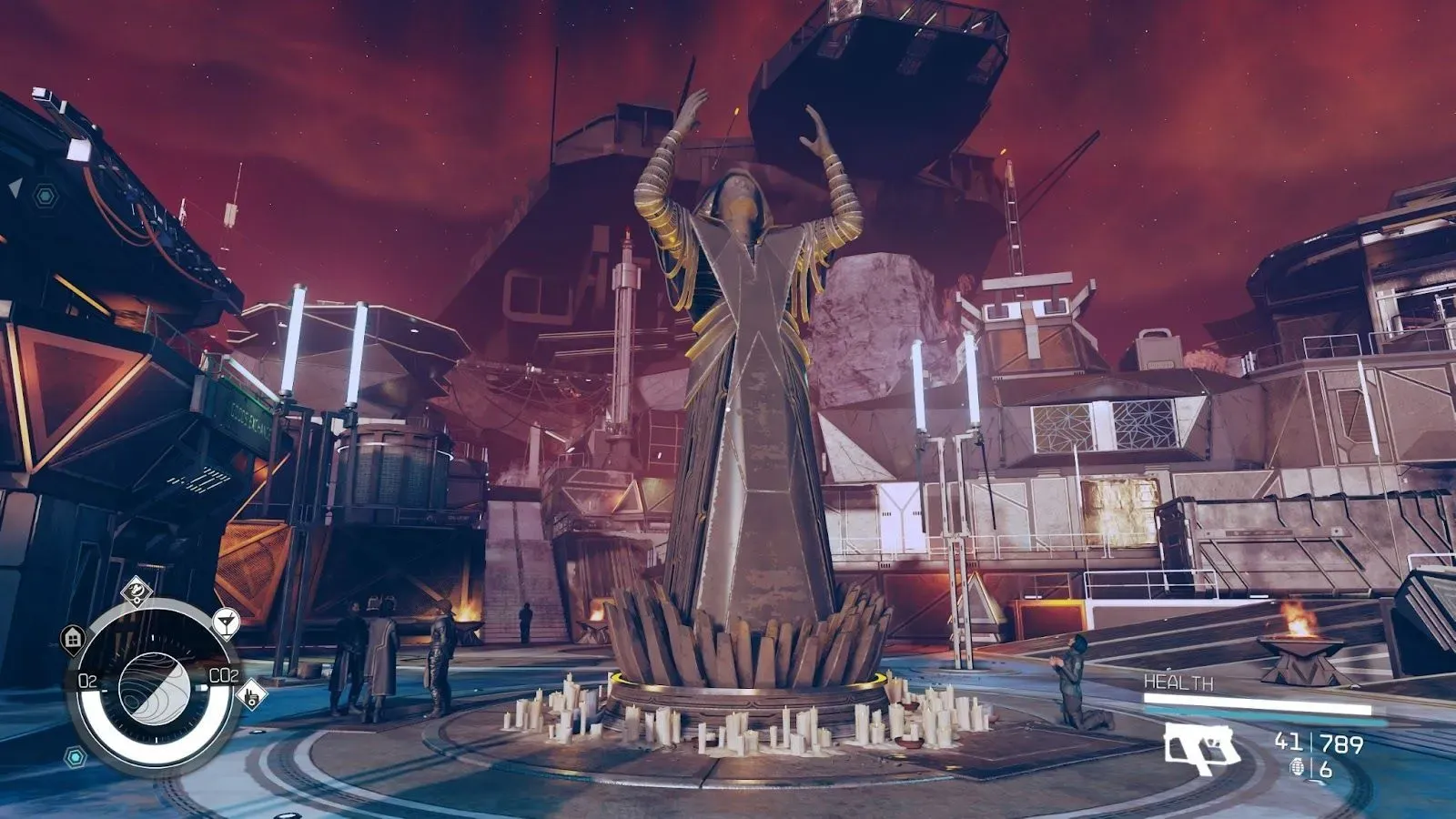The image size is (1456, 819).
Task: Click the house marker on the compass
Action: tap(73, 638)
